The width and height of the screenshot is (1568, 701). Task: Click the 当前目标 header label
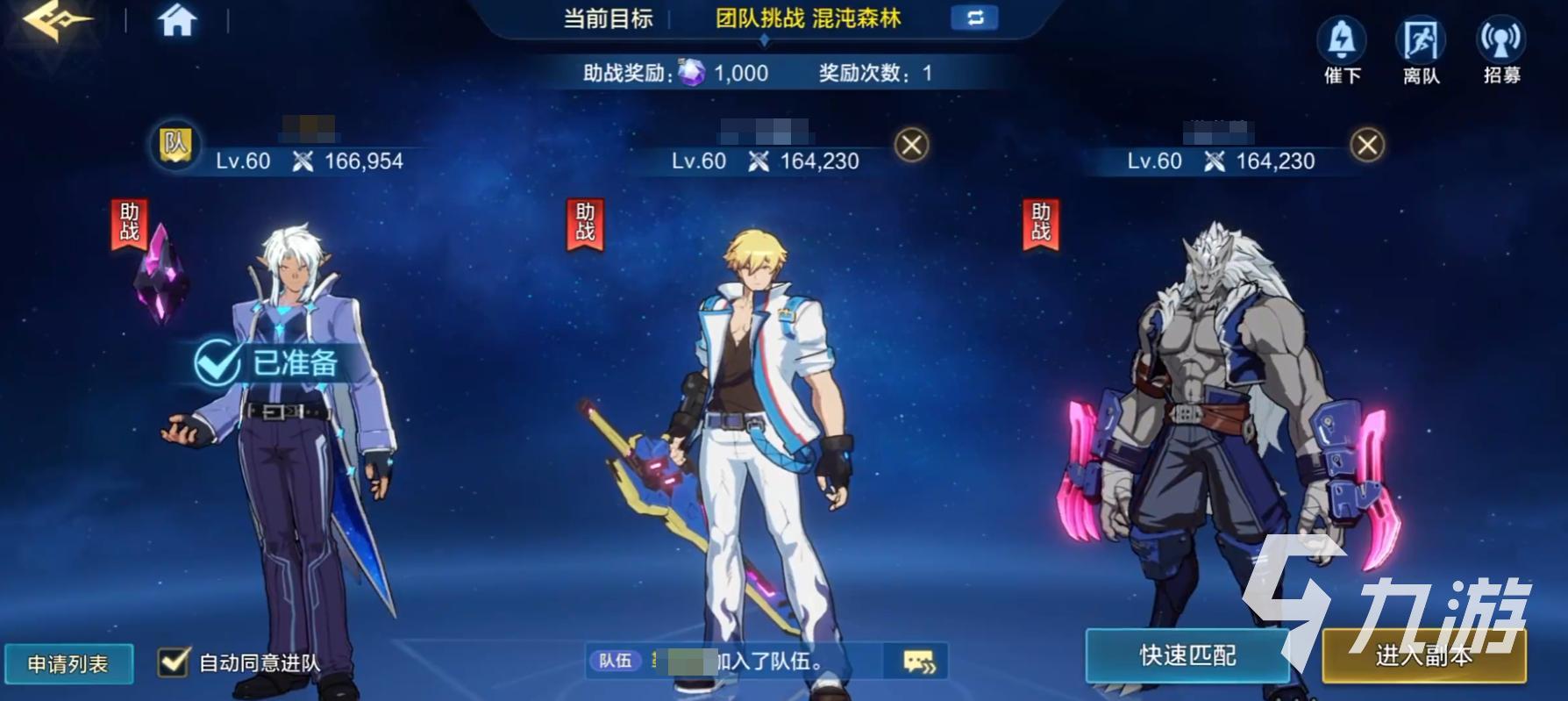609,18
